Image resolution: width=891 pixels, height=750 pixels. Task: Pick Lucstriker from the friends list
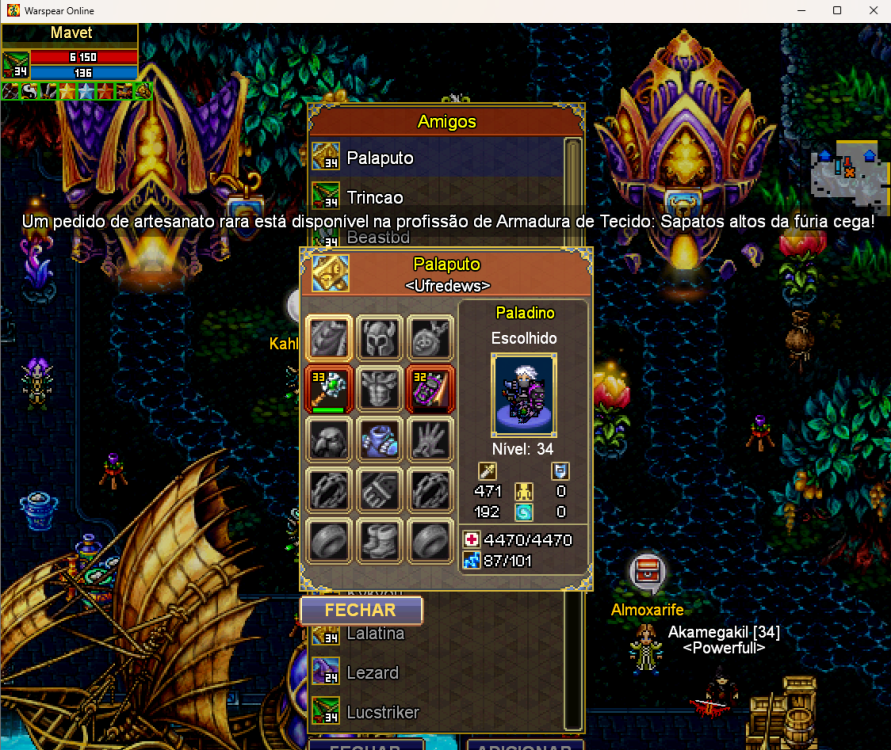[382, 712]
